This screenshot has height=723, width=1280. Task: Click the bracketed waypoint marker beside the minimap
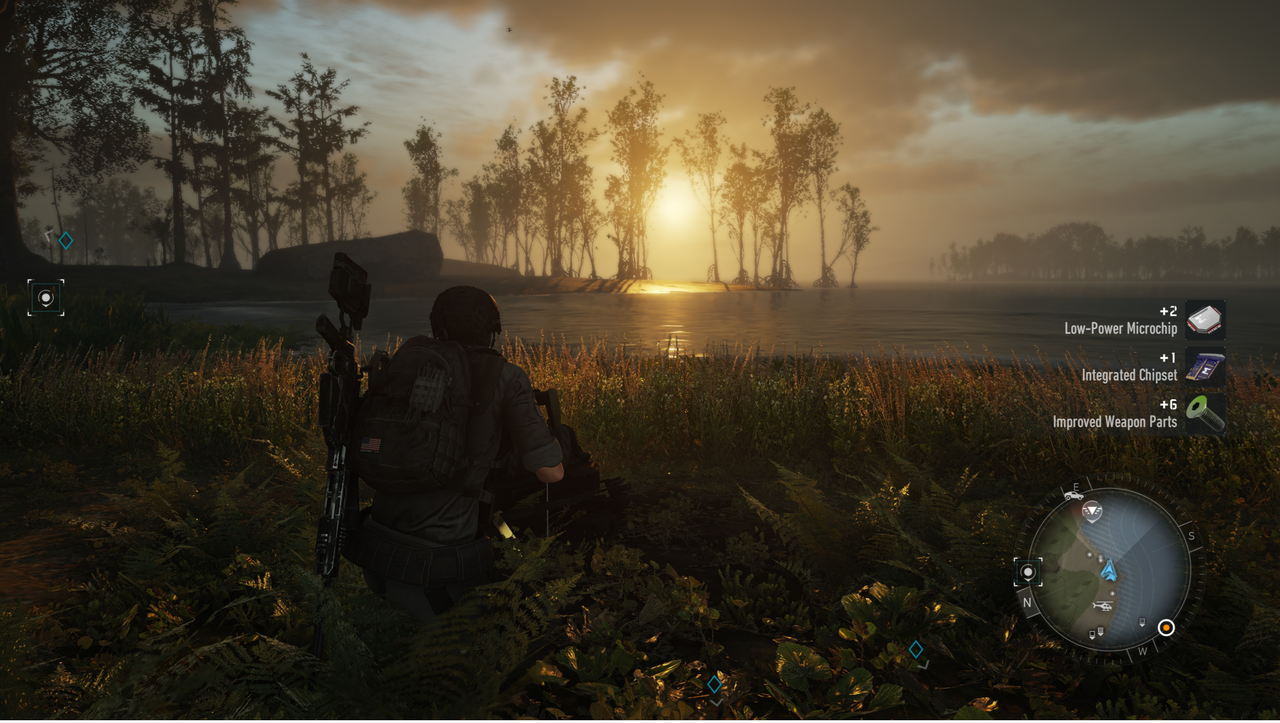coord(1027,572)
